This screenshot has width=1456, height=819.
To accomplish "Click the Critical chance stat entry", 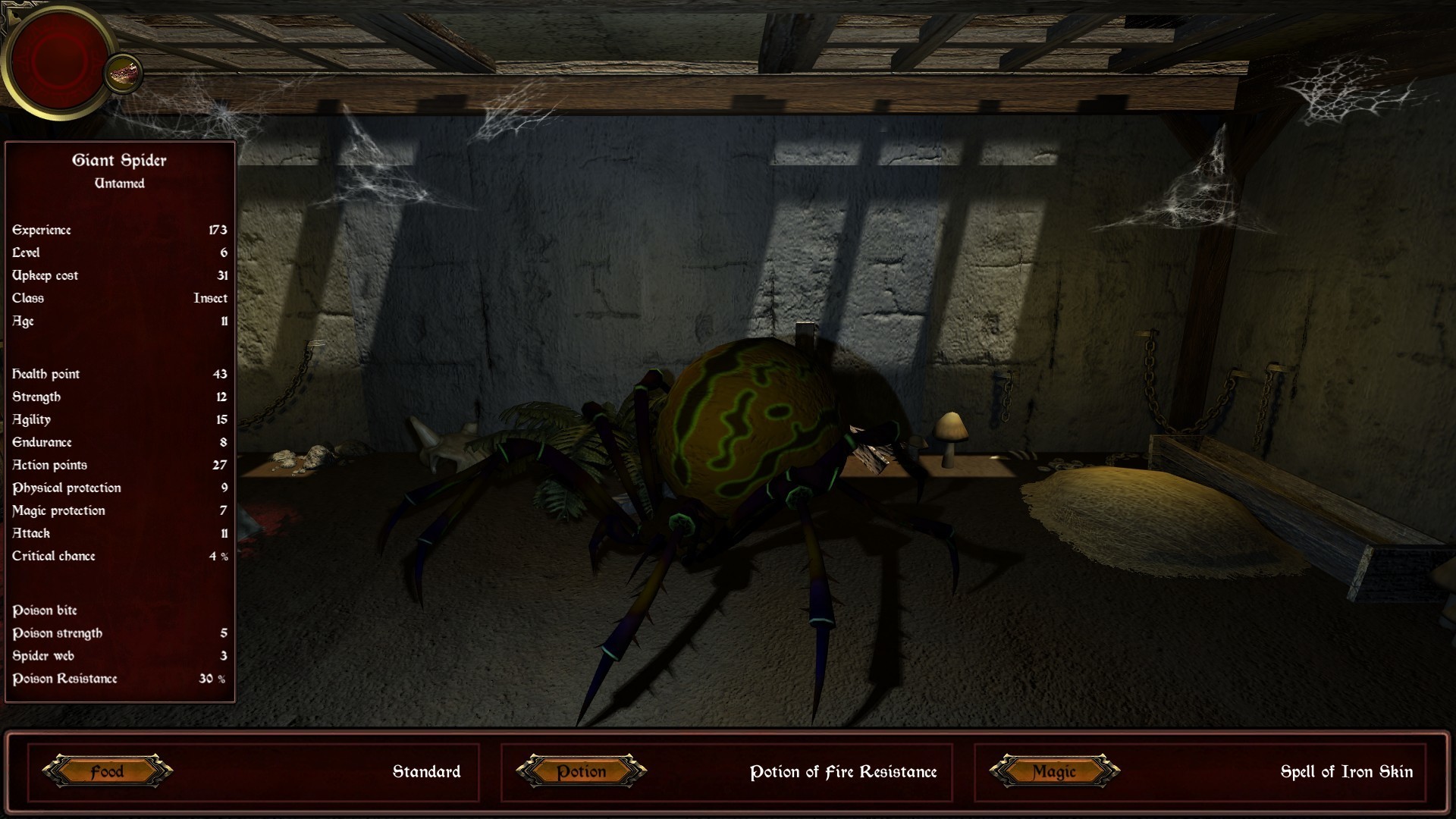I will 53,556.
